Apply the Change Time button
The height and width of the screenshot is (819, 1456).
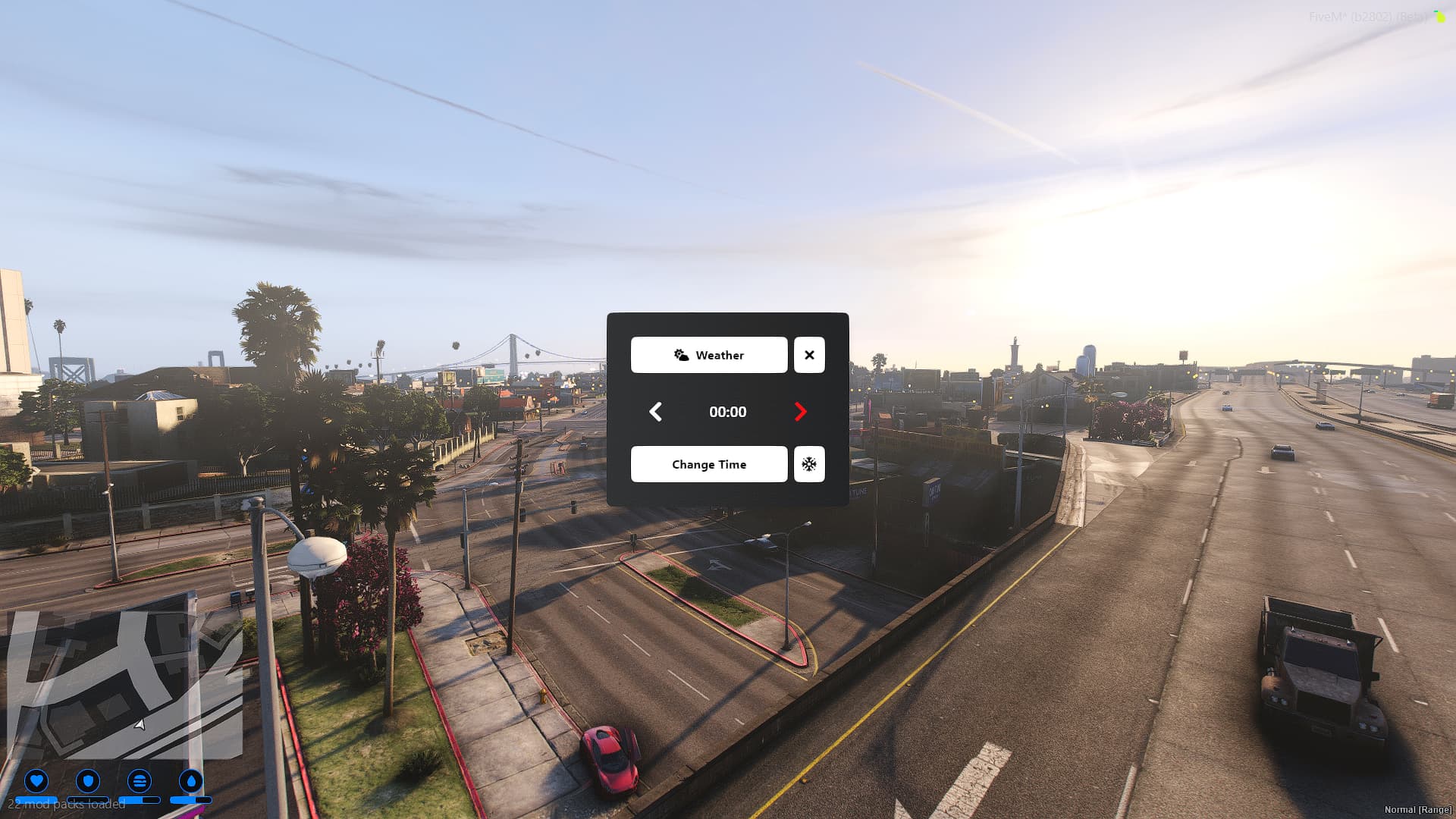(x=708, y=464)
